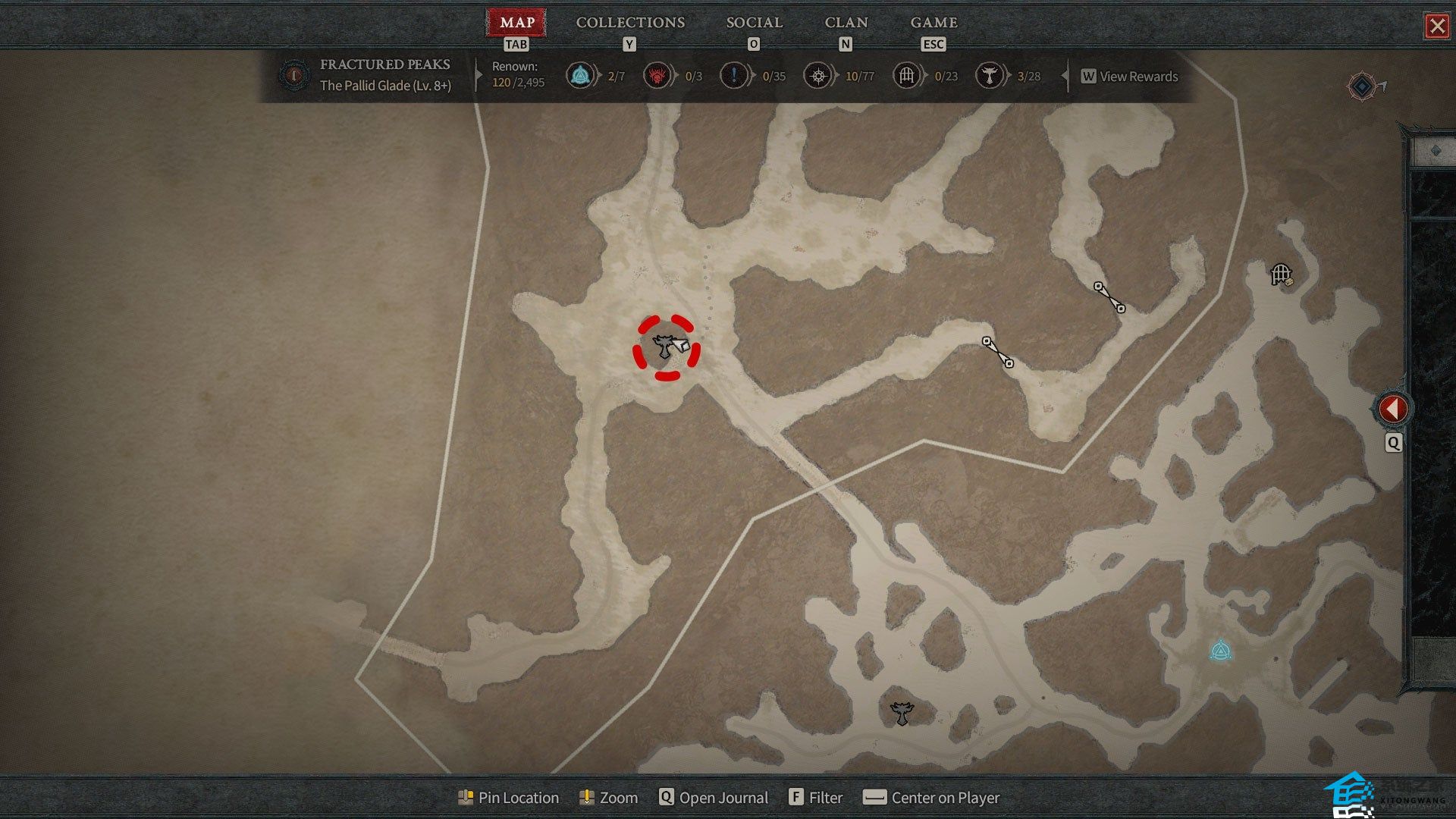Switch to the Collections tab
Screen dimensions: 1456x819
(x=630, y=23)
